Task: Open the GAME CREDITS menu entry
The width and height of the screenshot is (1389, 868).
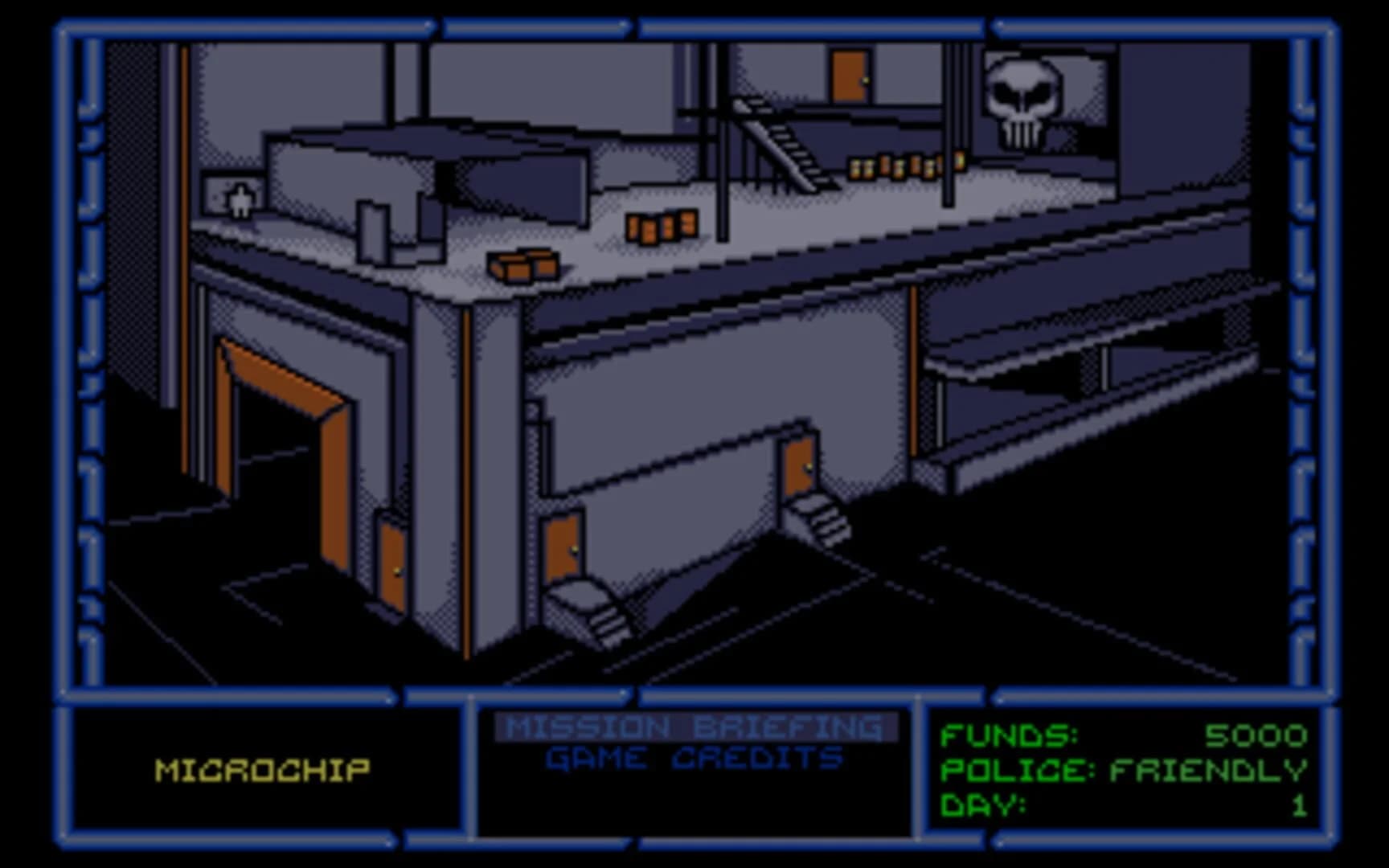Action: click(x=694, y=755)
